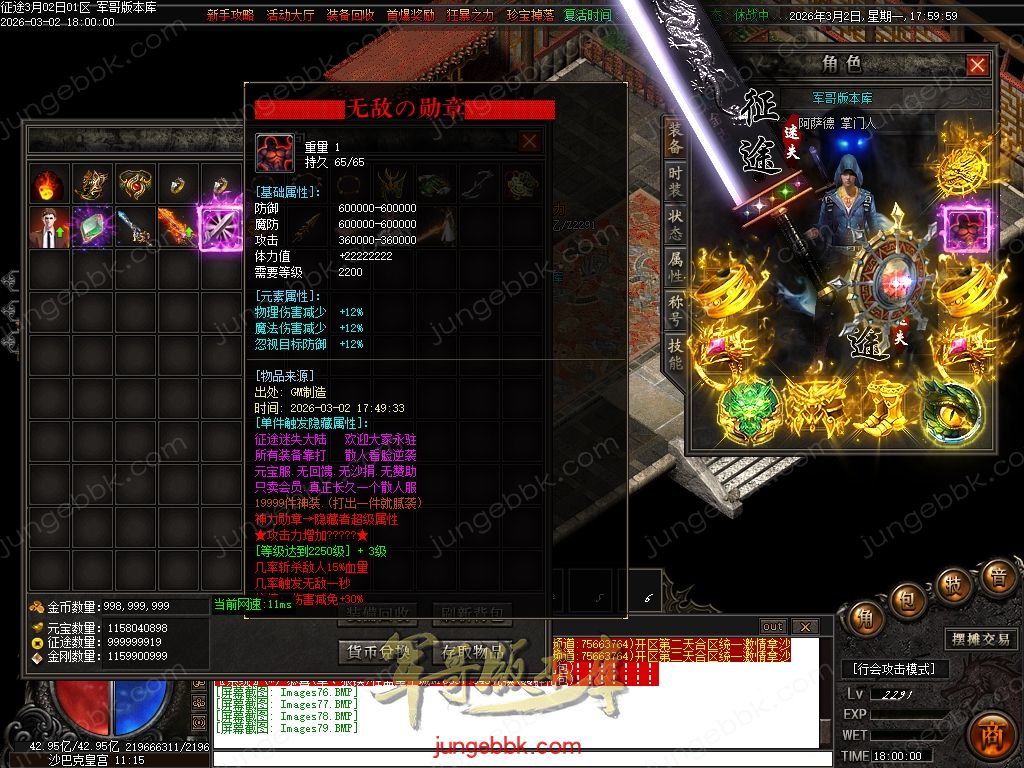Close the 角色 character panel

pyautogui.click(x=977, y=66)
